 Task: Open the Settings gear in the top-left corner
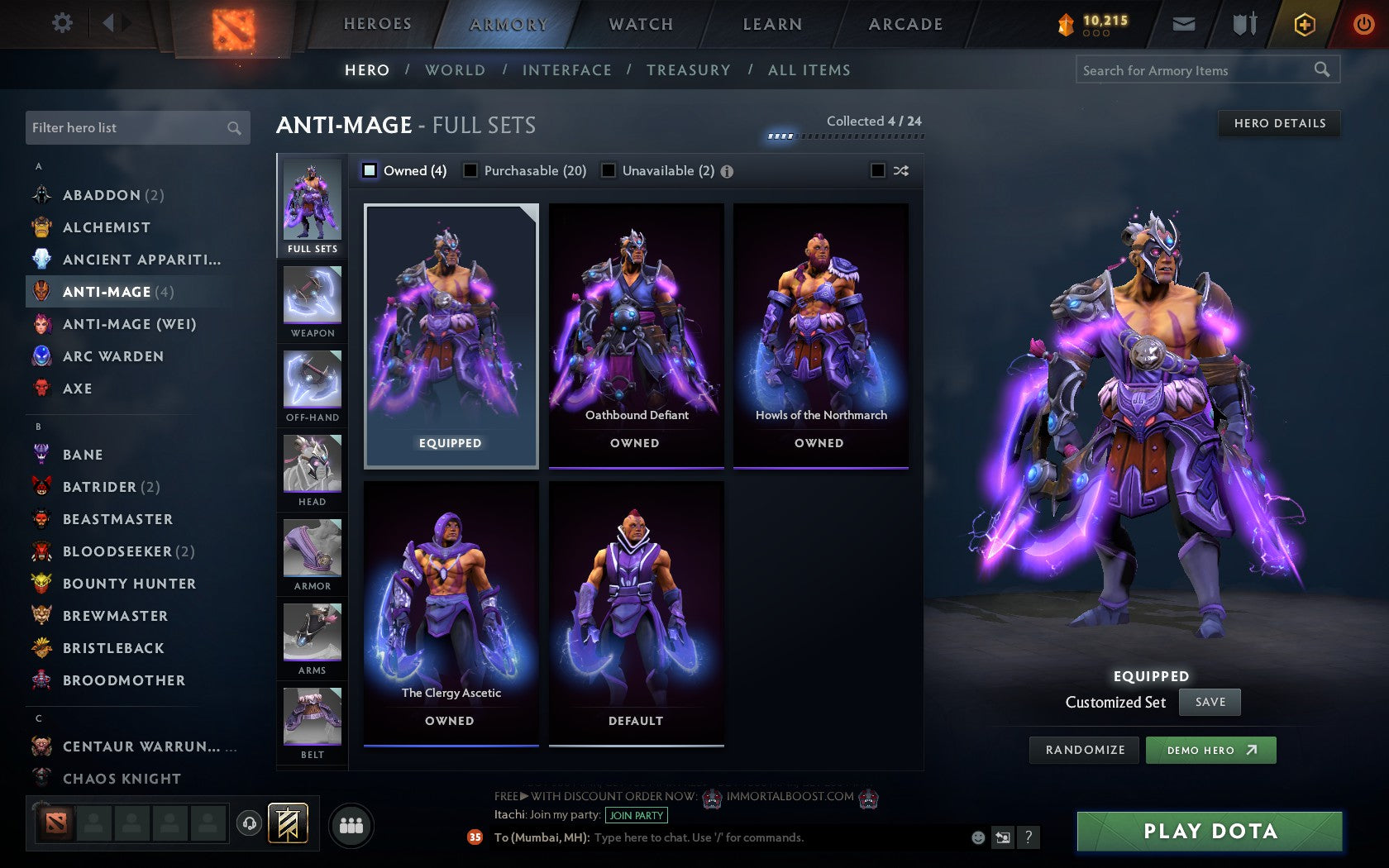(60, 23)
